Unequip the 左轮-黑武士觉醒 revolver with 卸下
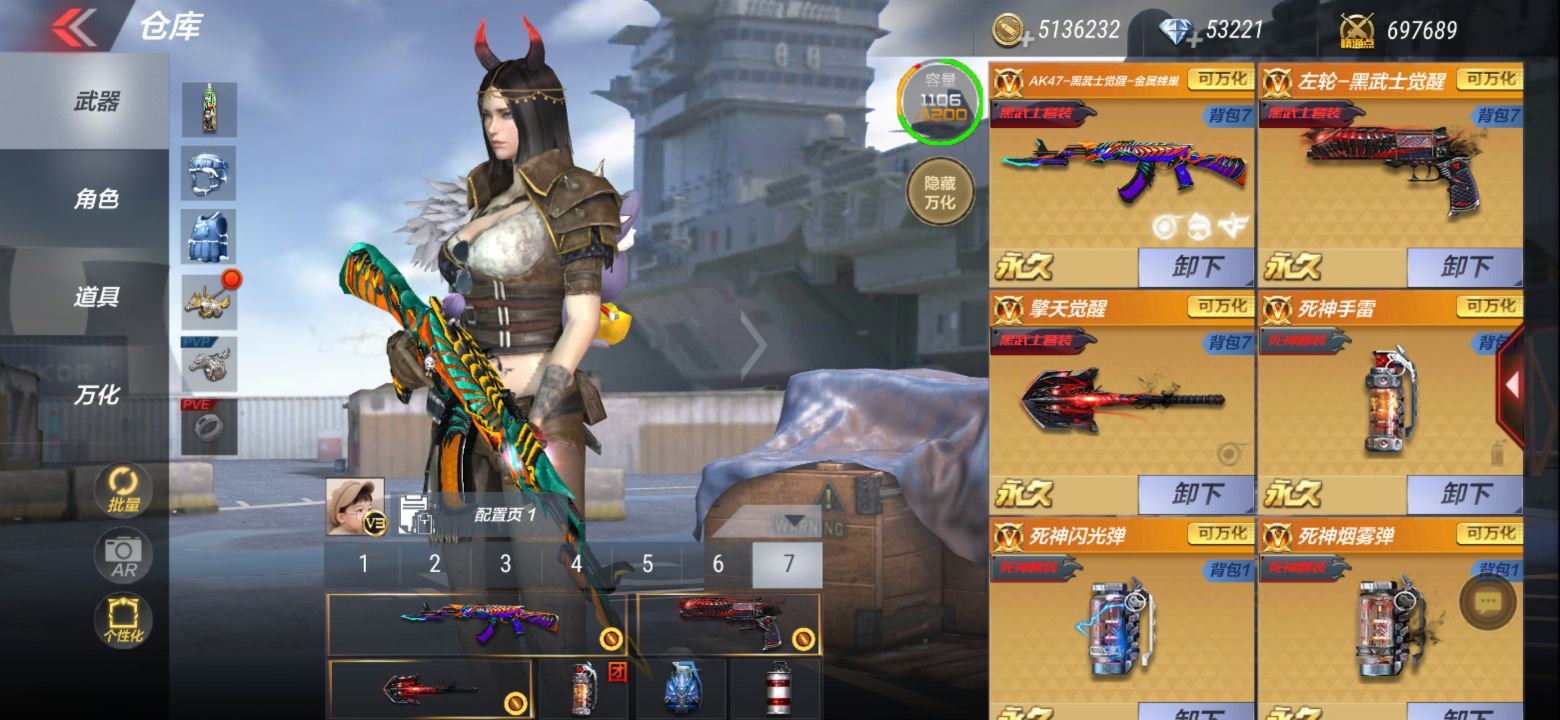The height and width of the screenshot is (720, 1560). point(1465,267)
